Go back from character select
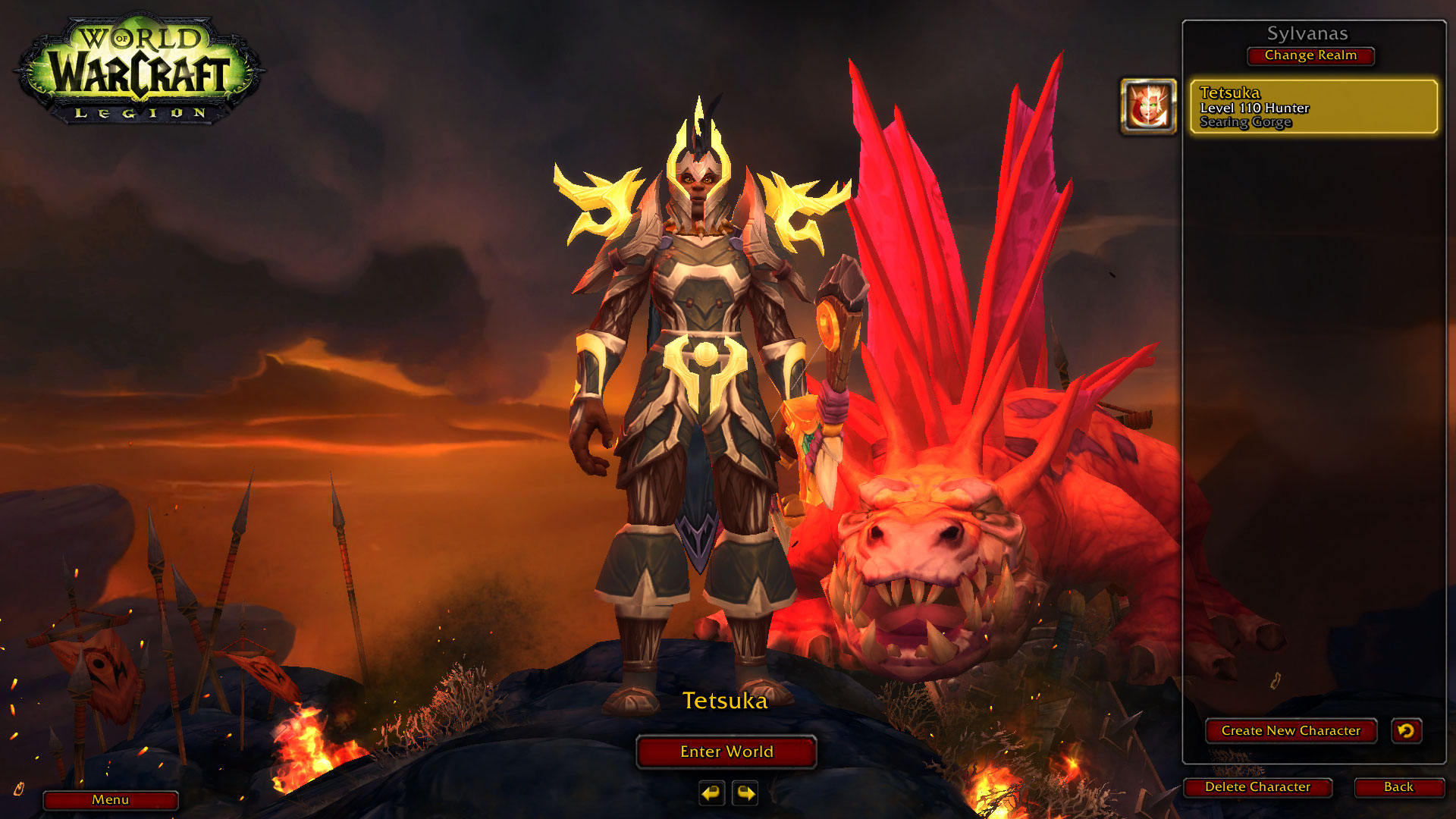 pyautogui.click(x=1398, y=787)
